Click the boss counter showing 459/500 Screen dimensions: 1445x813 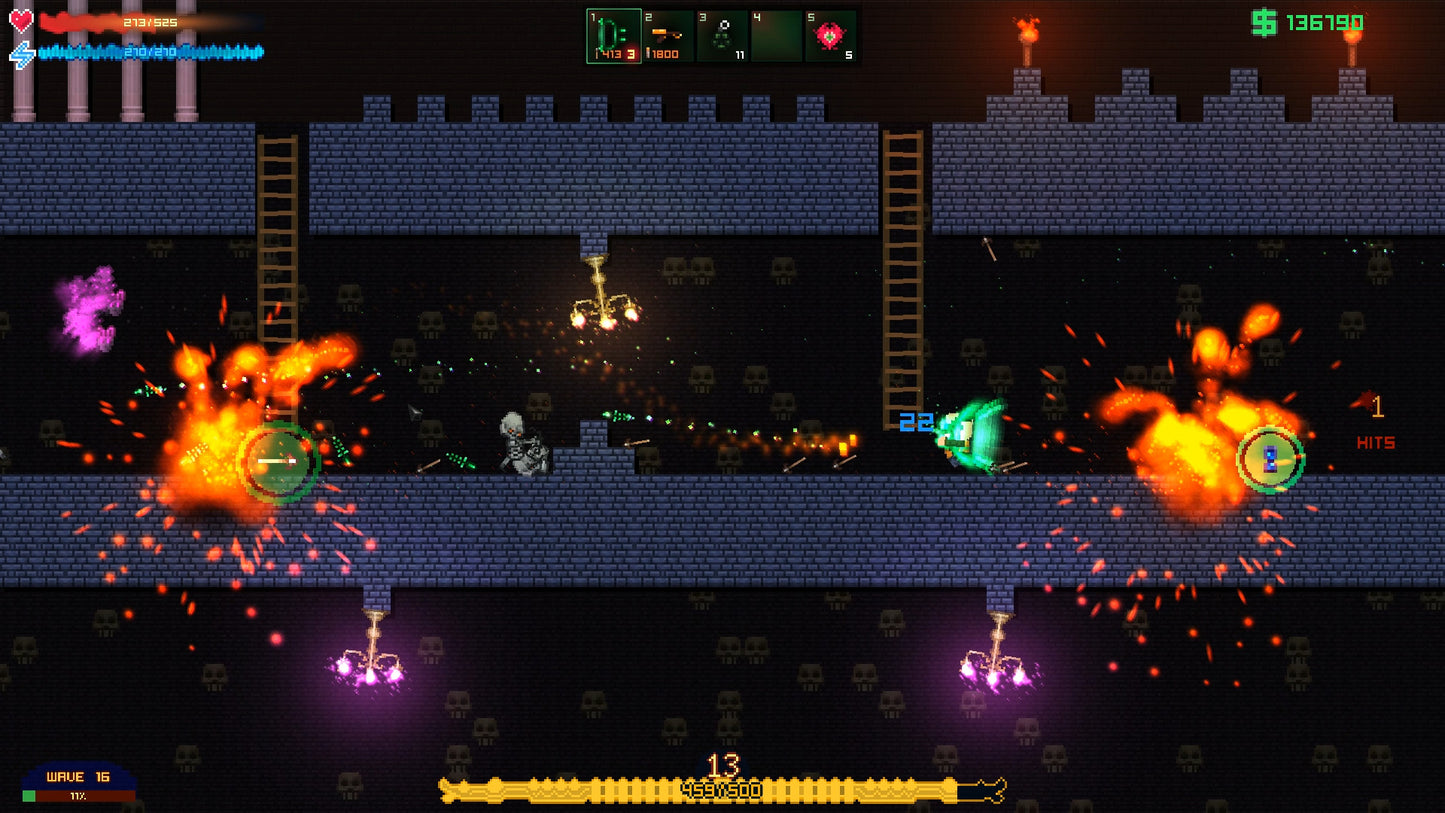pyautogui.click(x=722, y=789)
